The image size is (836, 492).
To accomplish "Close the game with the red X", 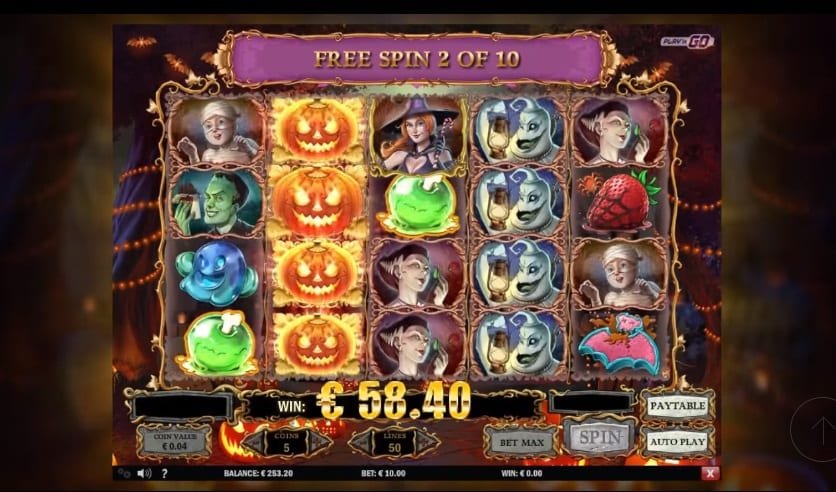I will point(710,473).
